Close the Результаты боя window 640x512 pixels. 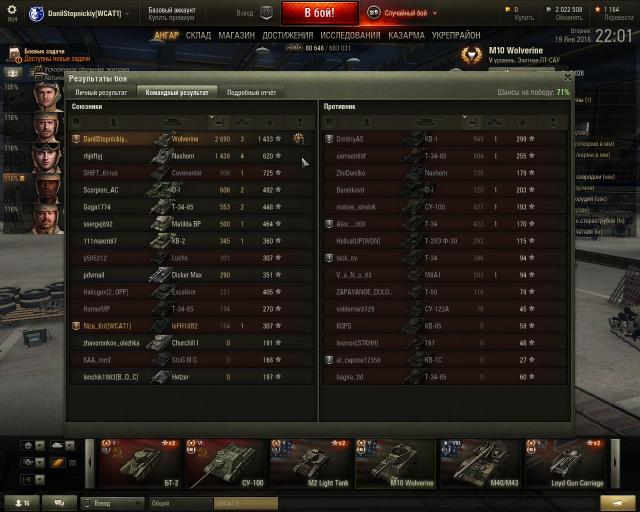point(568,76)
